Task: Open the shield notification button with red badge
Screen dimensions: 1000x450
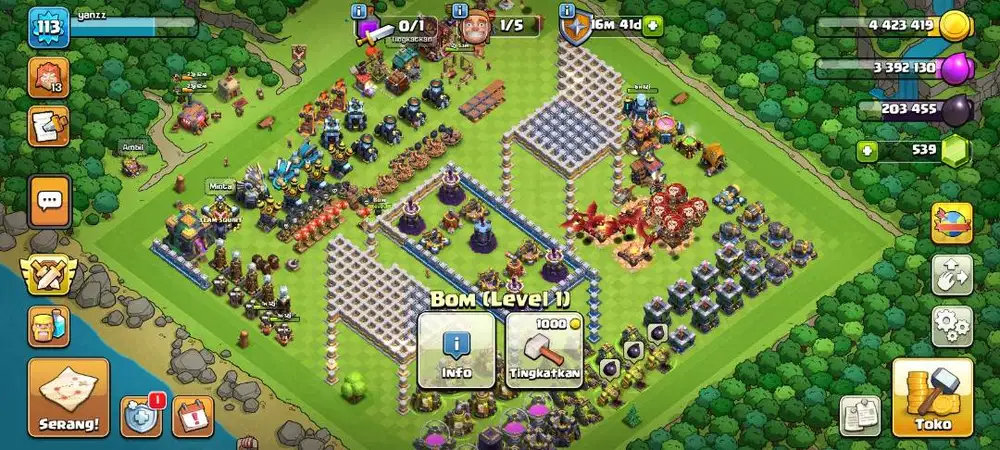Action: tap(141, 415)
